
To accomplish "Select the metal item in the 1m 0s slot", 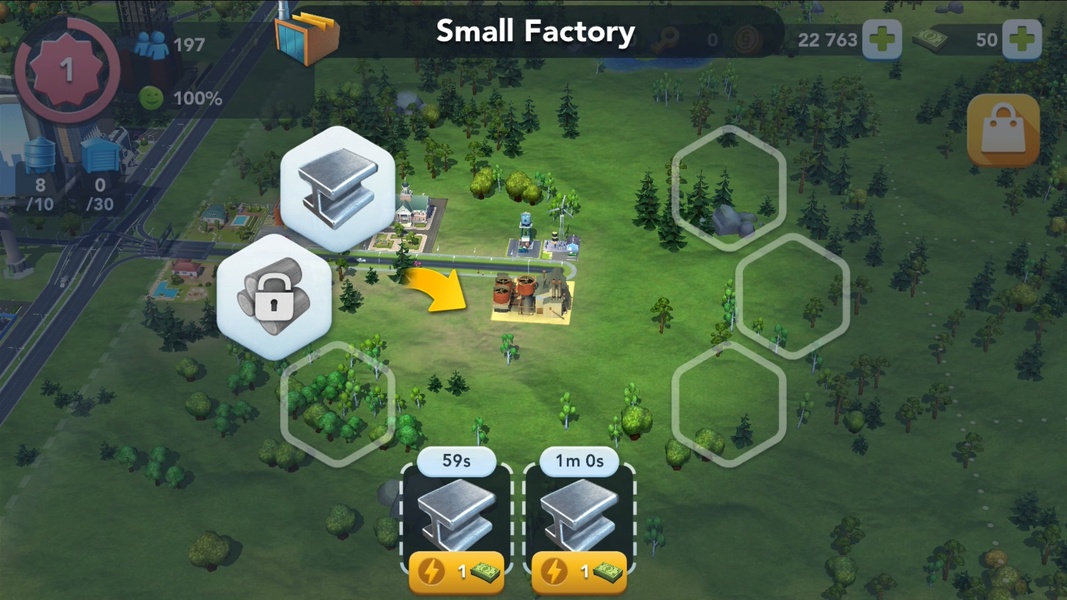I will [x=579, y=515].
